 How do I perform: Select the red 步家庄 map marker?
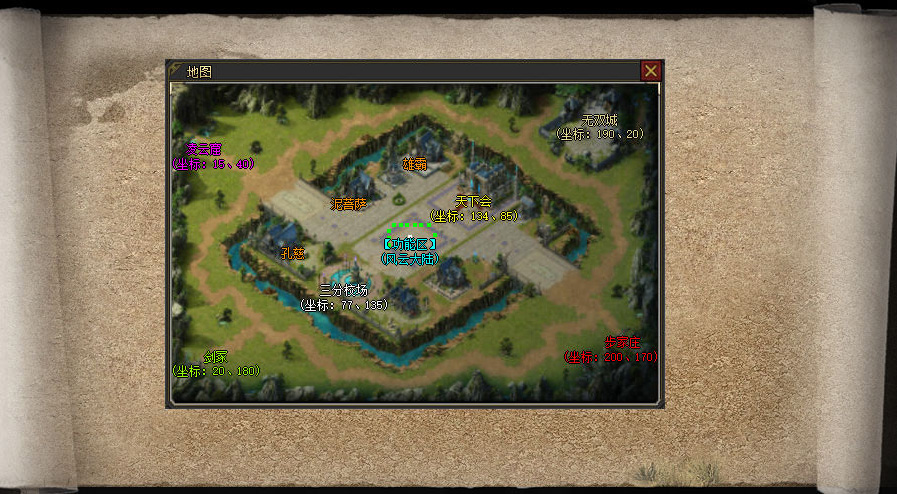622,343
